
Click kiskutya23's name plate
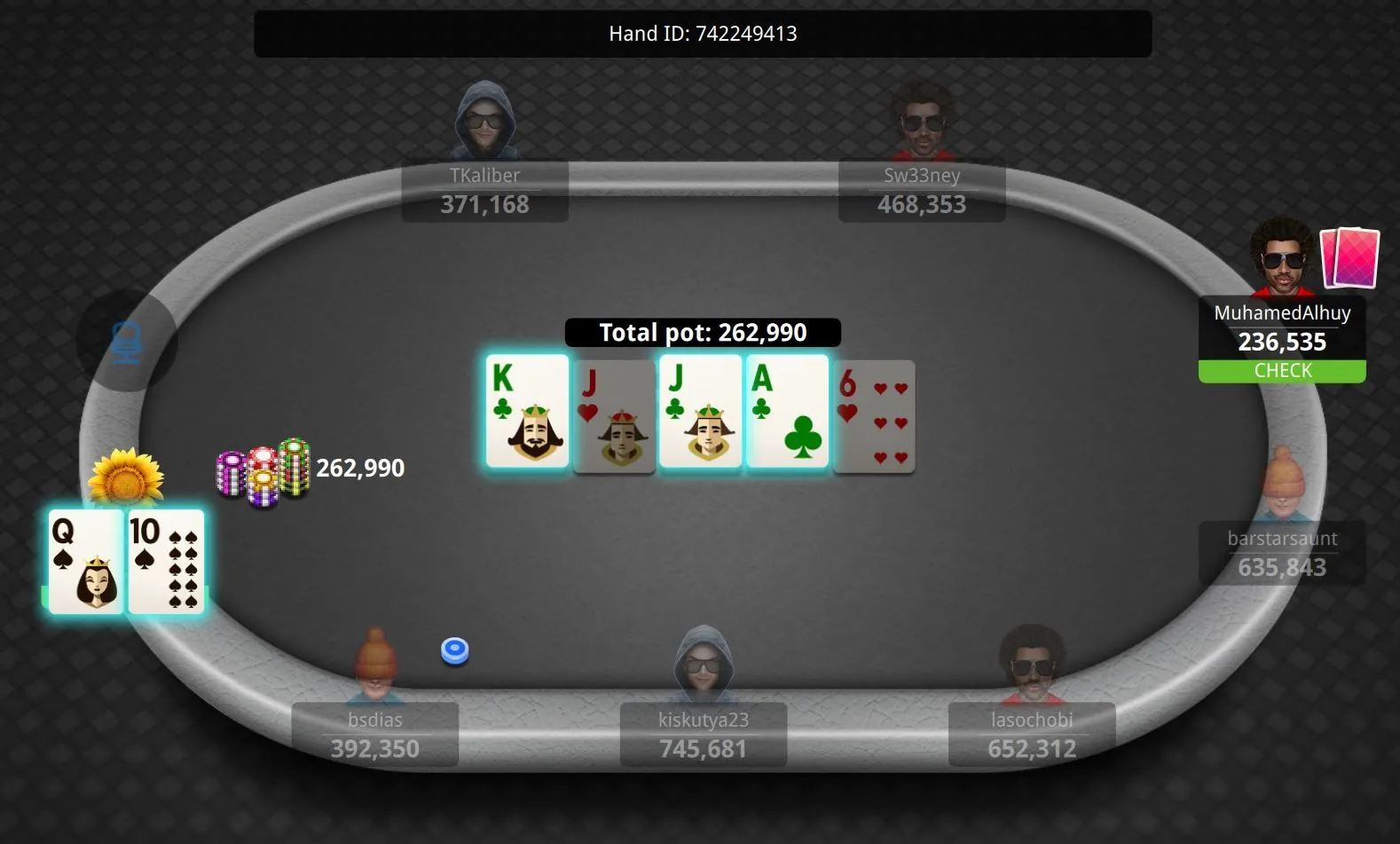pyautogui.click(x=703, y=734)
